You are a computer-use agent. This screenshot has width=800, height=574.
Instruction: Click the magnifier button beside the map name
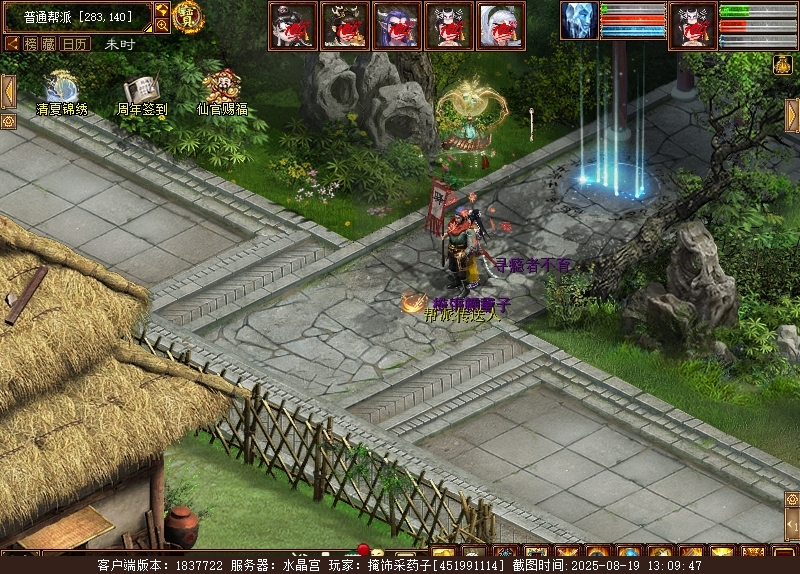(x=162, y=26)
